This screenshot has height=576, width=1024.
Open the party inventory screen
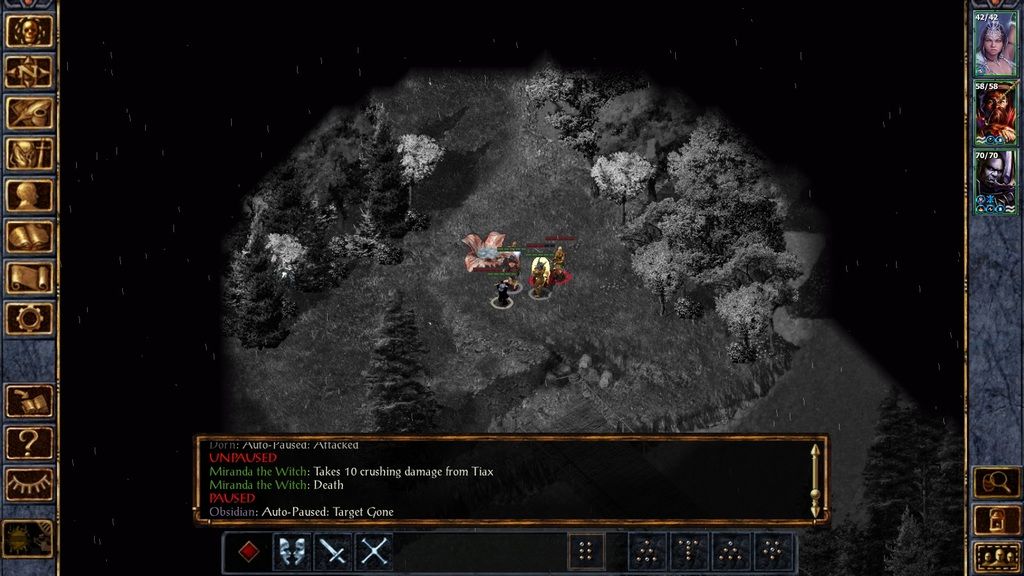click(29, 154)
